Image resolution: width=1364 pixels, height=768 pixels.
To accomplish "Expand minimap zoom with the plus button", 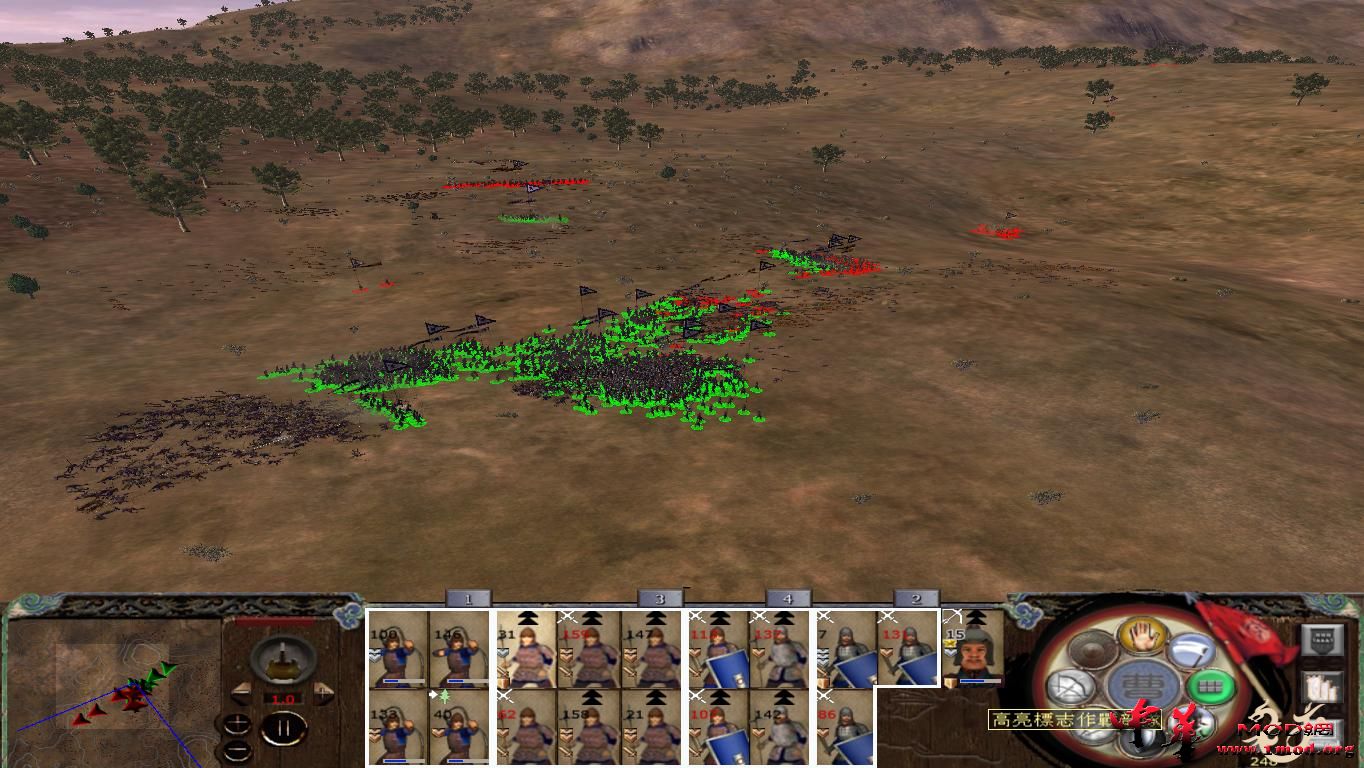I will pos(238,724).
